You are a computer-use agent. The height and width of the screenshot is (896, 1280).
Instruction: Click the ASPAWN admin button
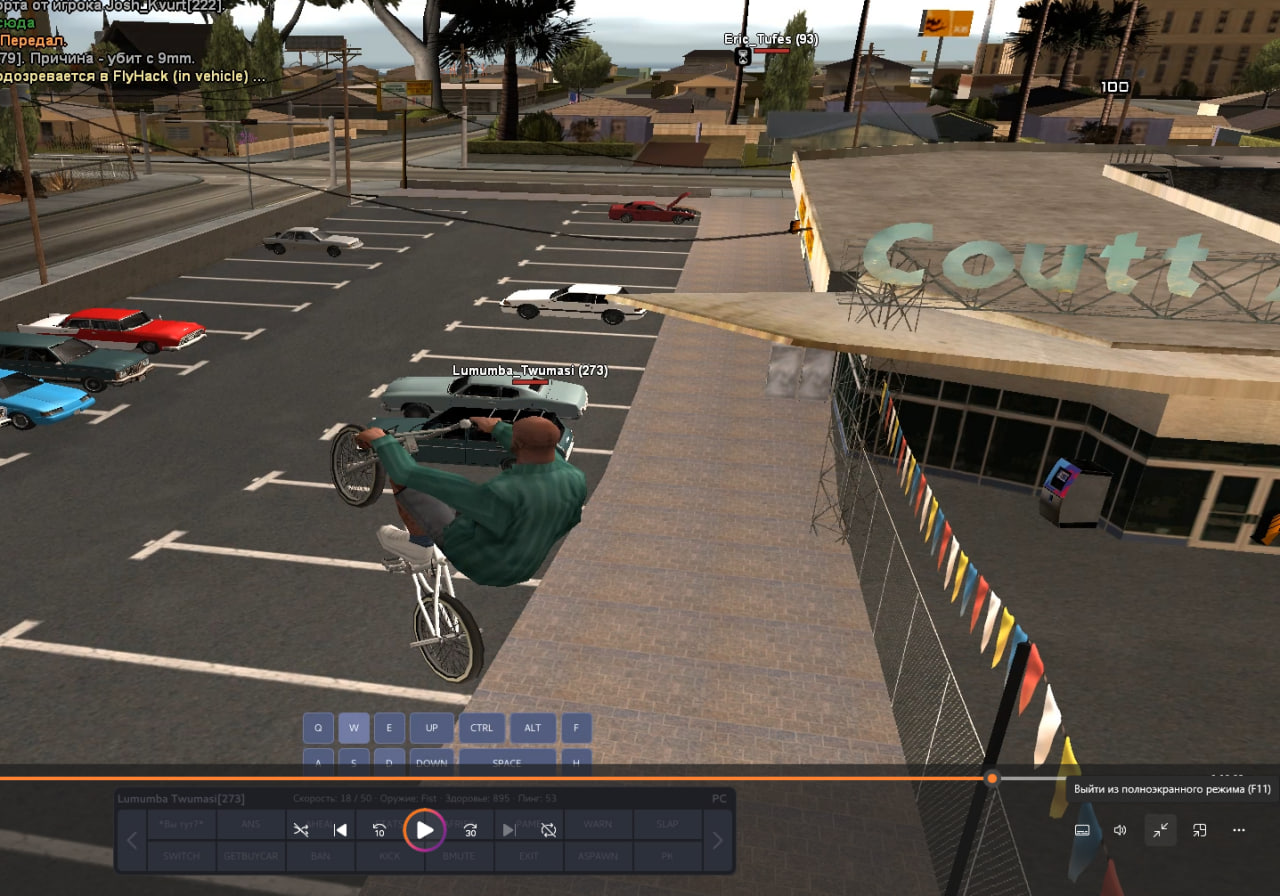[x=598, y=856]
